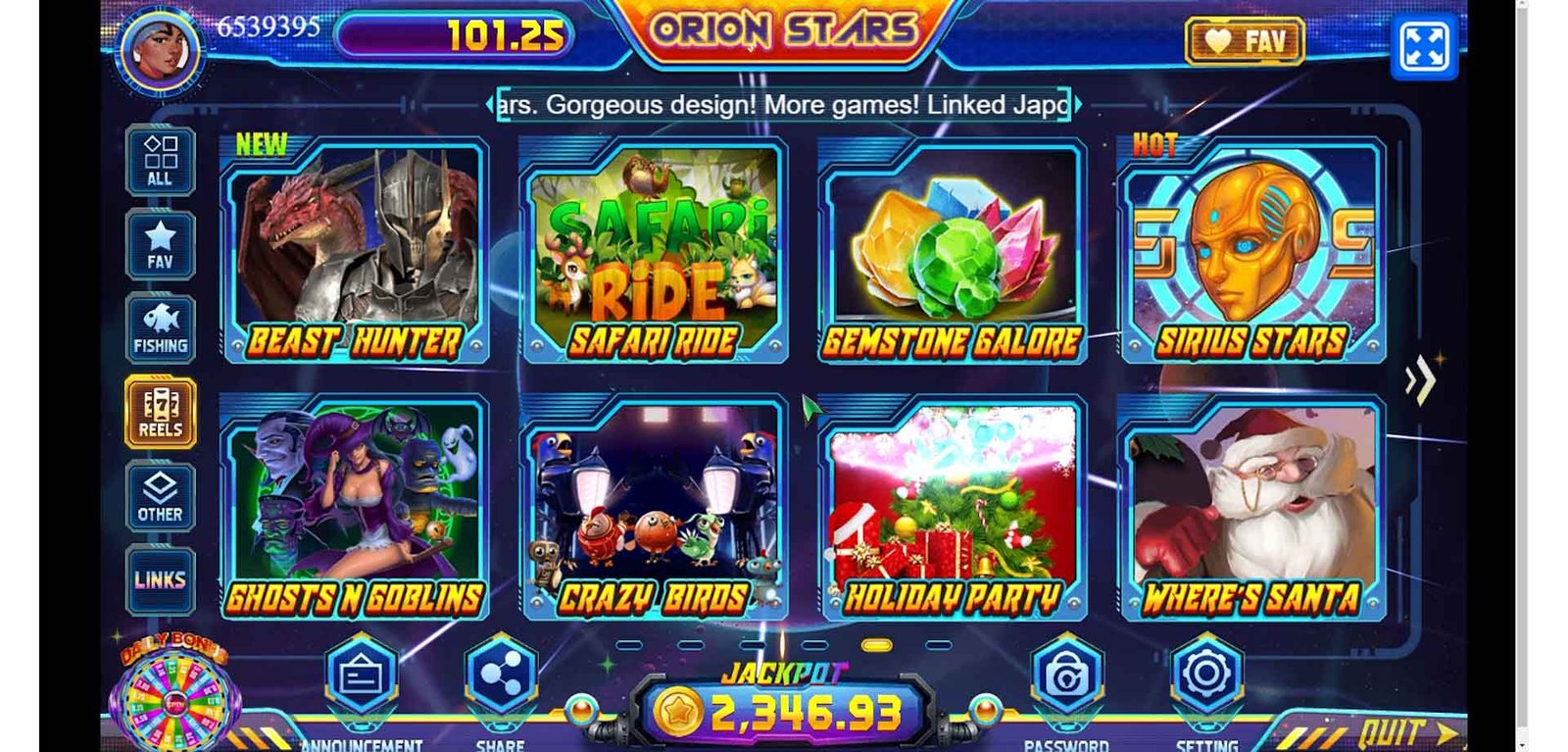The image size is (1568, 752).
Task: Switch to the Fishing category
Action: pos(160,329)
